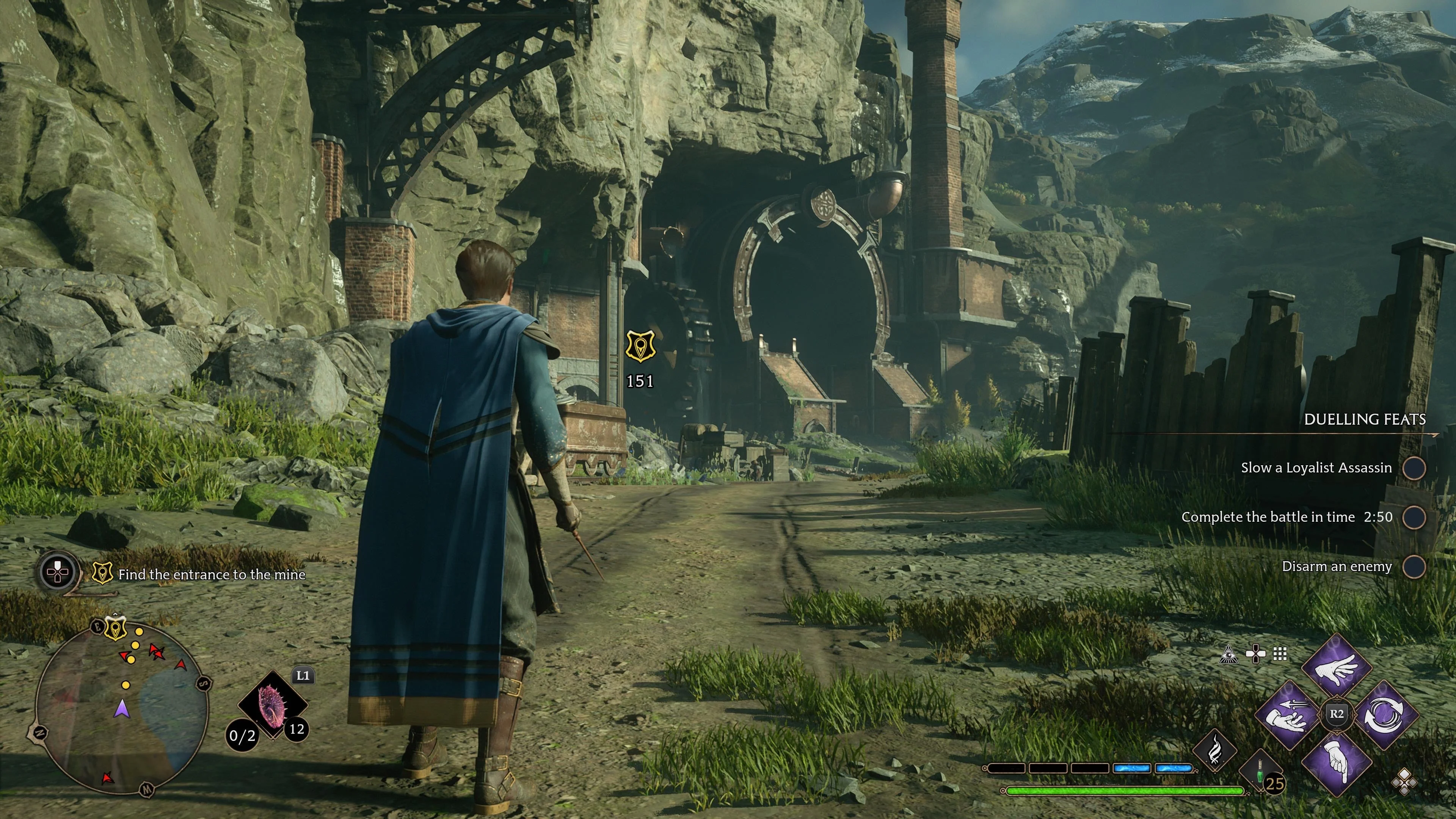1456x819 pixels.
Task: Select the 'Slow a Loyalist Assassin' feat
Action: click(1316, 468)
